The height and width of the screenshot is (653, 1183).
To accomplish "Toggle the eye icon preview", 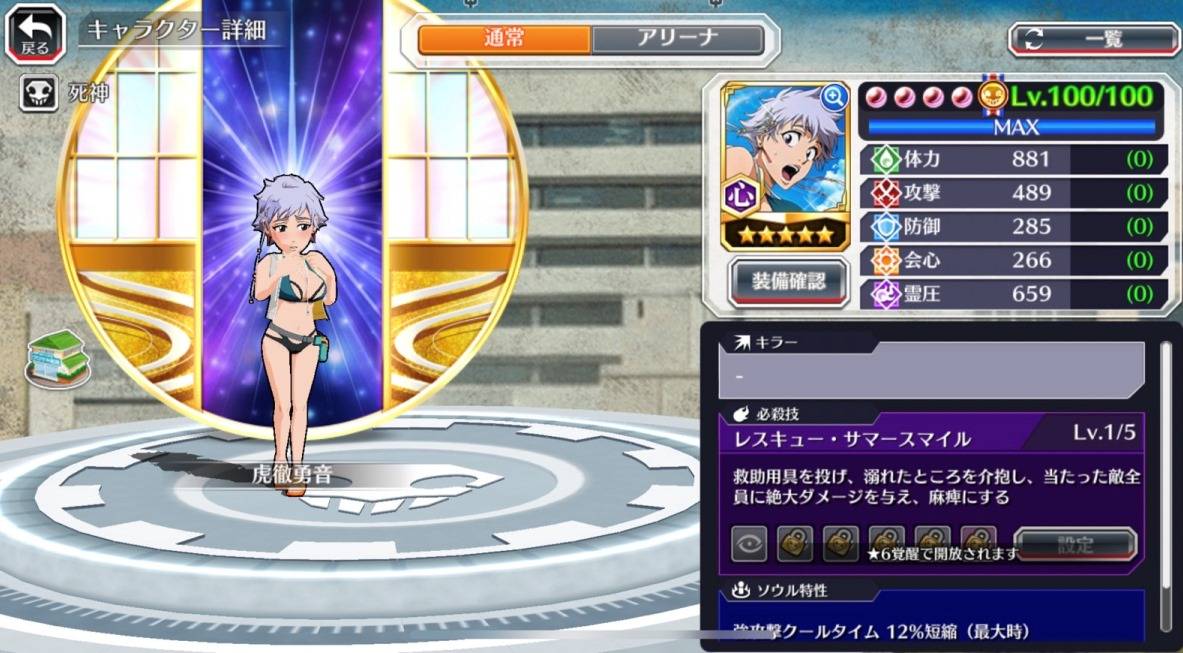I will point(748,545).
